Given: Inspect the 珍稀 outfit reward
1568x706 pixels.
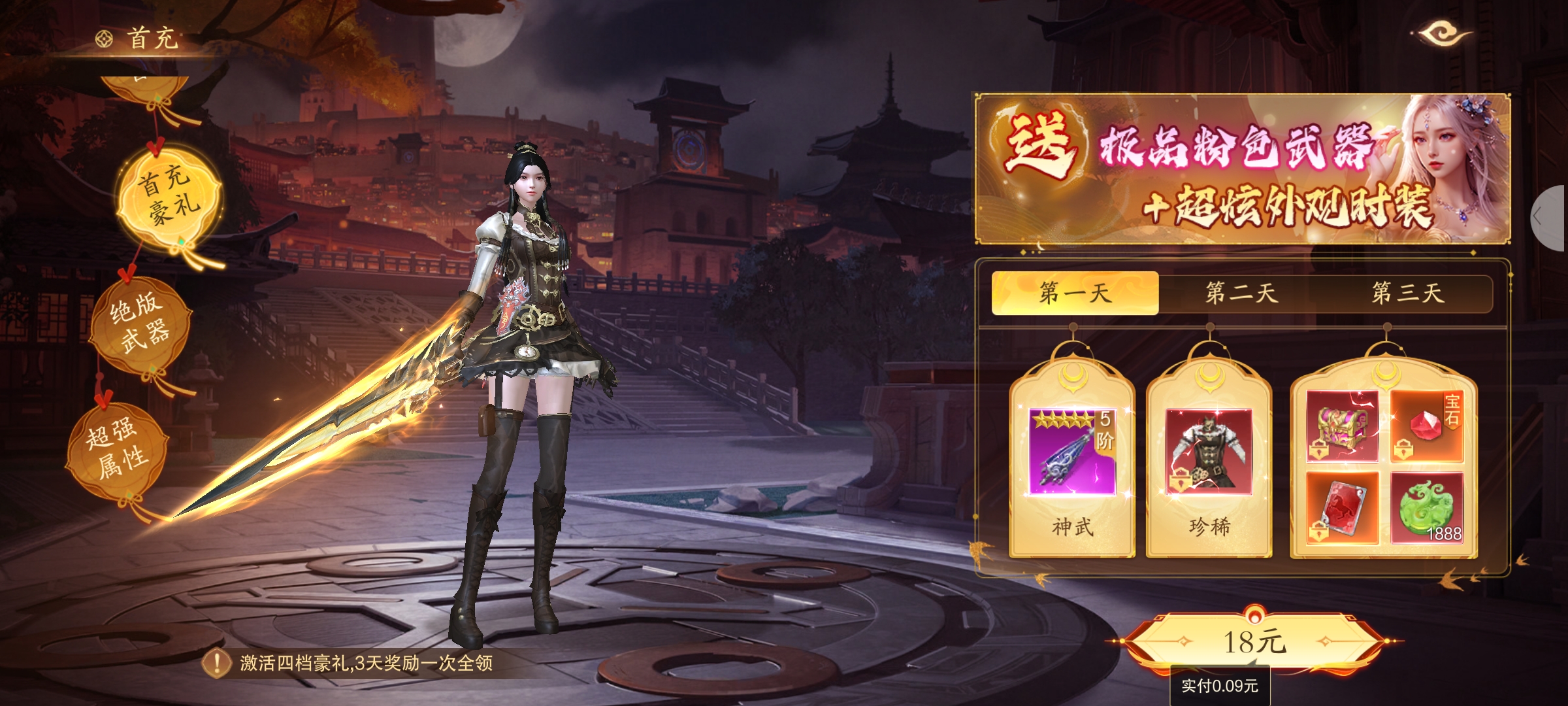Looking at the screenshot, I should (1209, 452).
